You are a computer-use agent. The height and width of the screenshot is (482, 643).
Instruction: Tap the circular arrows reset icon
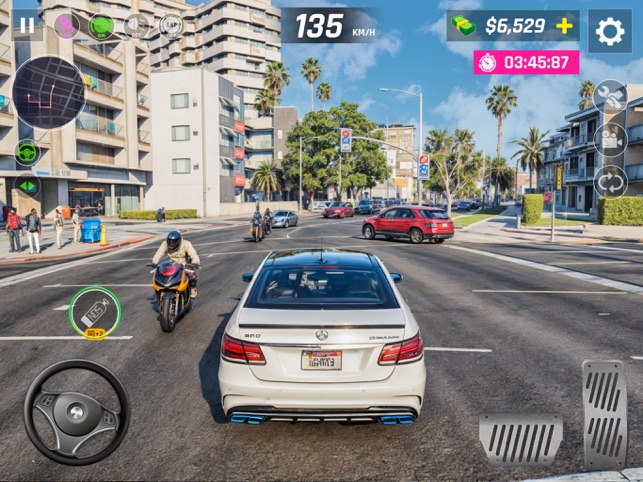point(610,181)
